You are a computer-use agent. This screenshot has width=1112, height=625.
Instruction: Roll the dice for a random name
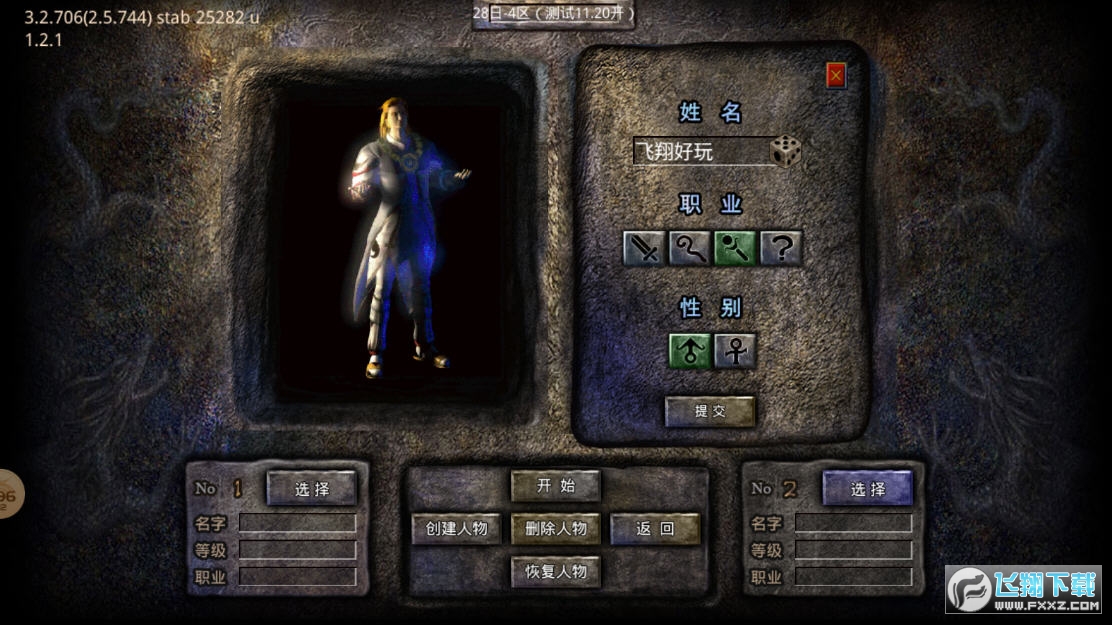coord(786,152)
